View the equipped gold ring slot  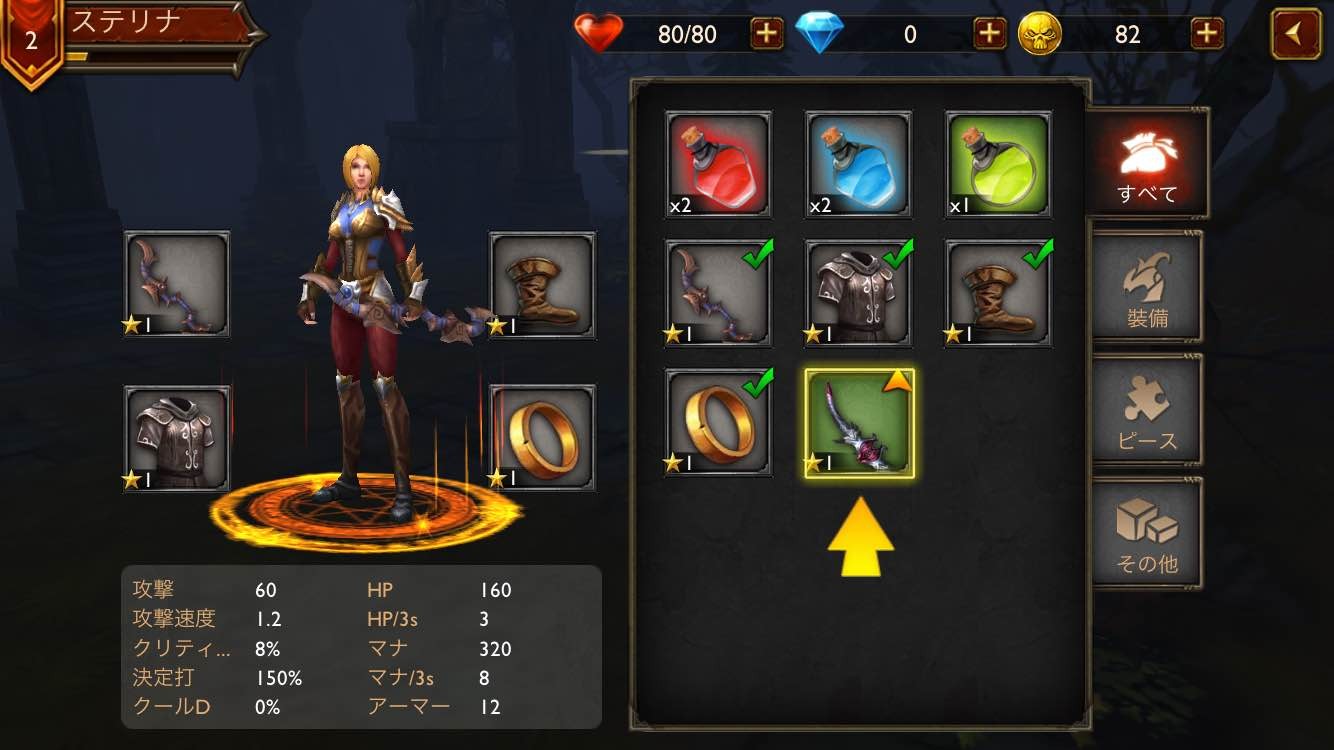click(x=542, y=438)
